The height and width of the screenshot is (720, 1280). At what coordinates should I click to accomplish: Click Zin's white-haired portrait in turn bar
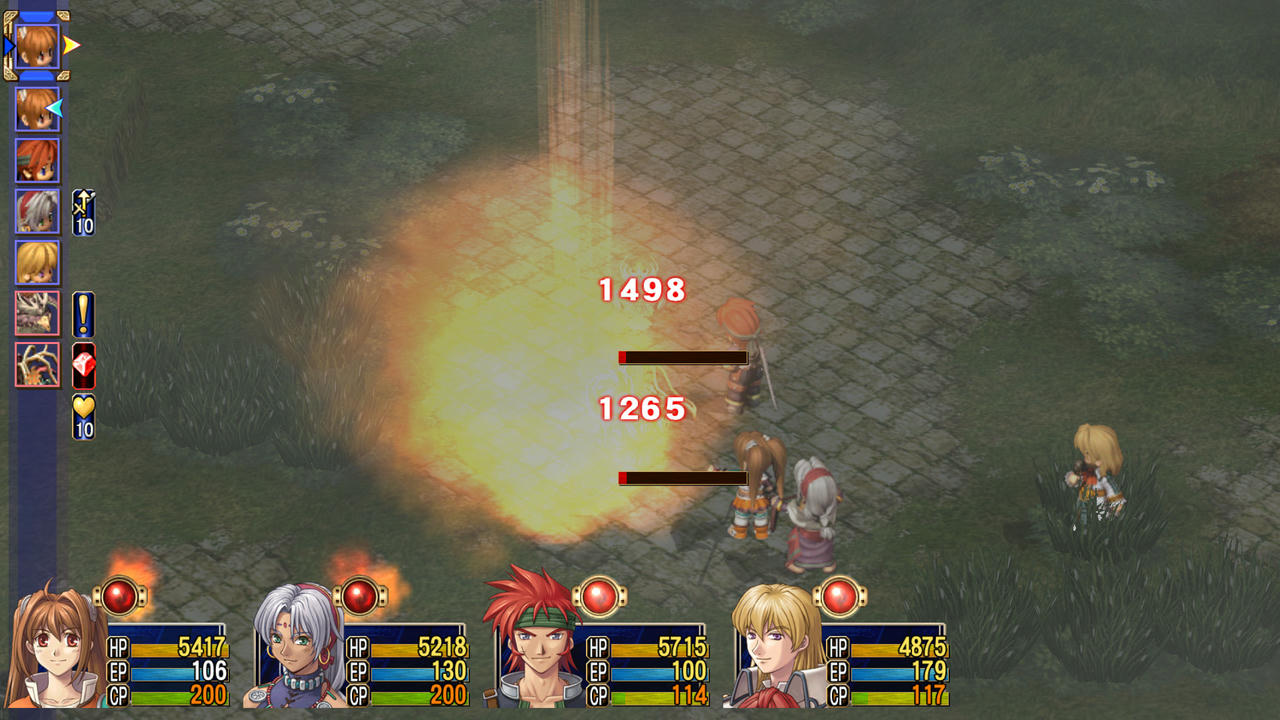click(x=36, y=212)
